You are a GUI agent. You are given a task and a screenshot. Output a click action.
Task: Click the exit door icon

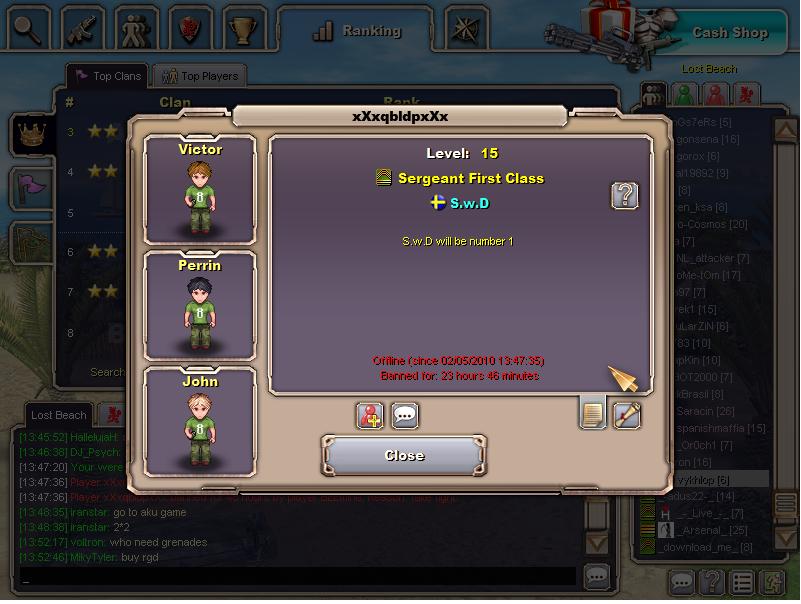click(x=773, y=581)
